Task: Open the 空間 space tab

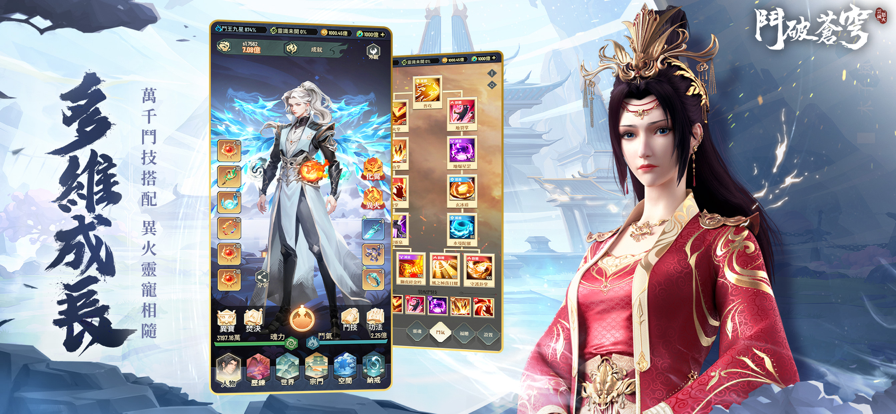Action: point(344,367)
